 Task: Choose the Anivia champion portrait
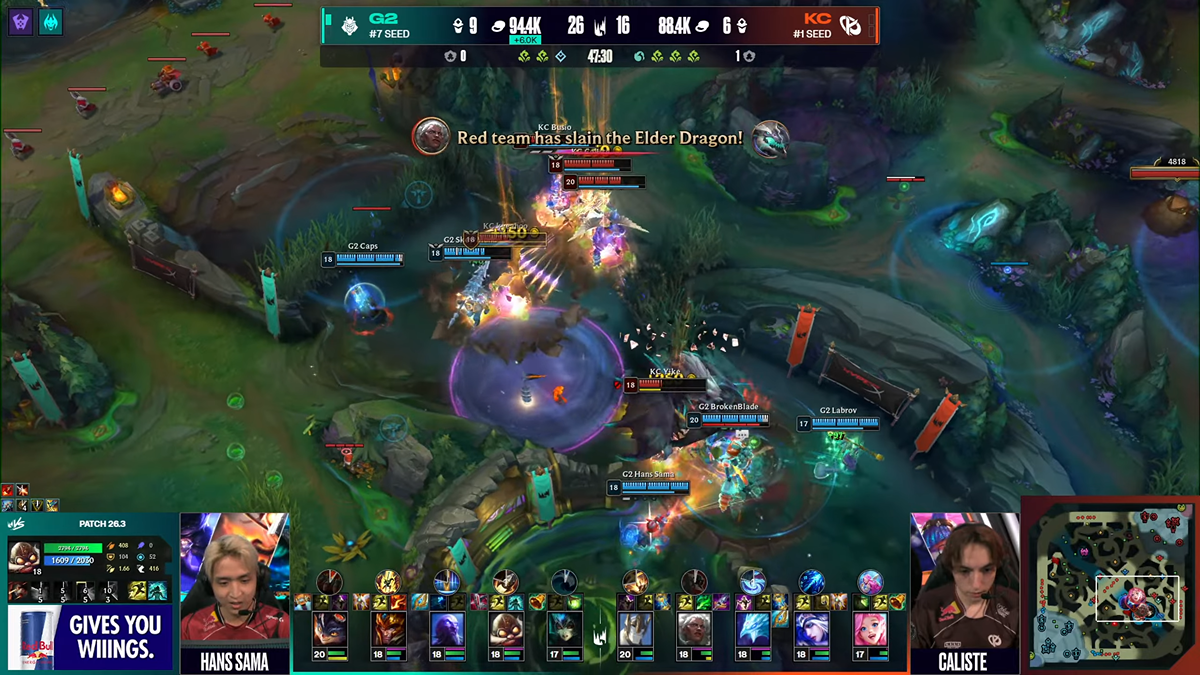[x=753, y=630]
